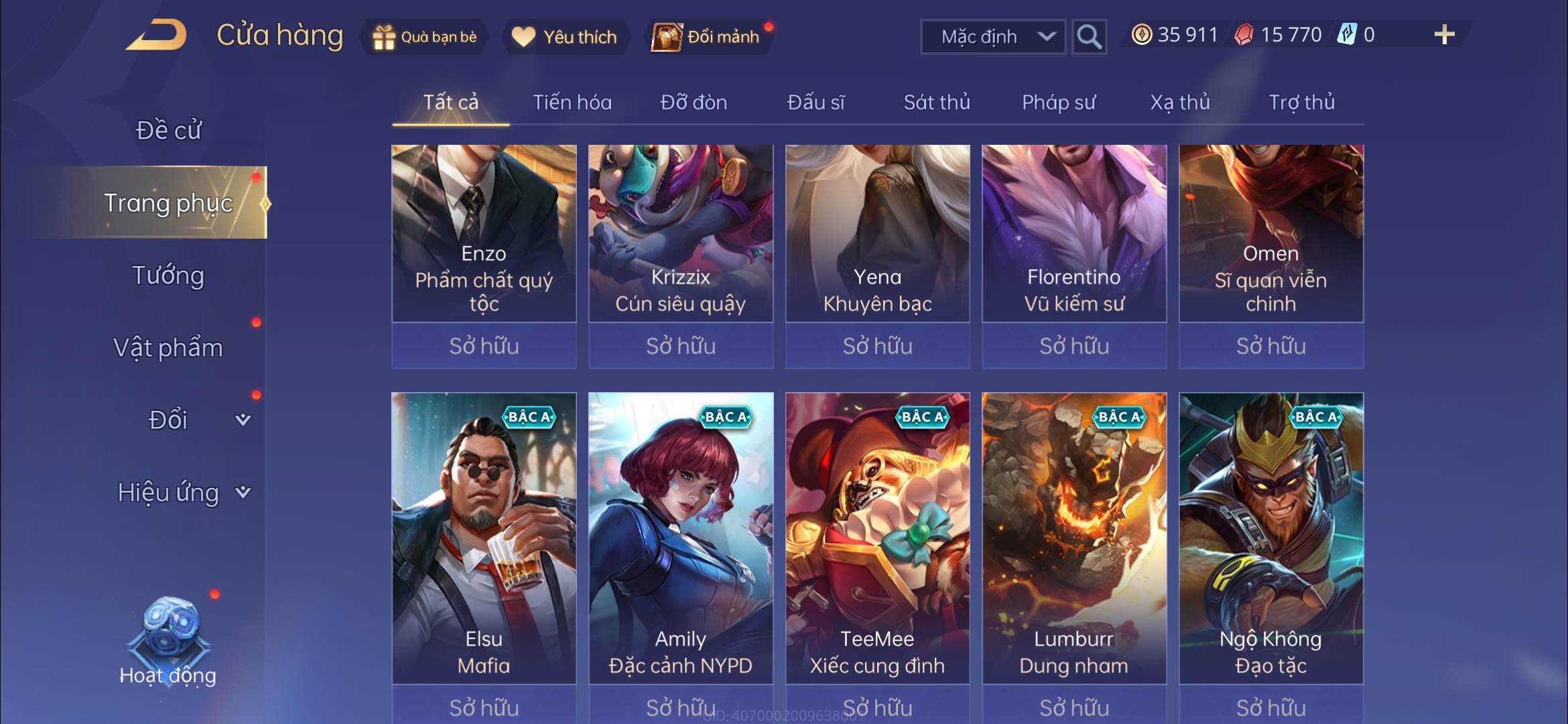Open the Yêu thích favorites list
1568x724 pixels.
coord(564,37)
